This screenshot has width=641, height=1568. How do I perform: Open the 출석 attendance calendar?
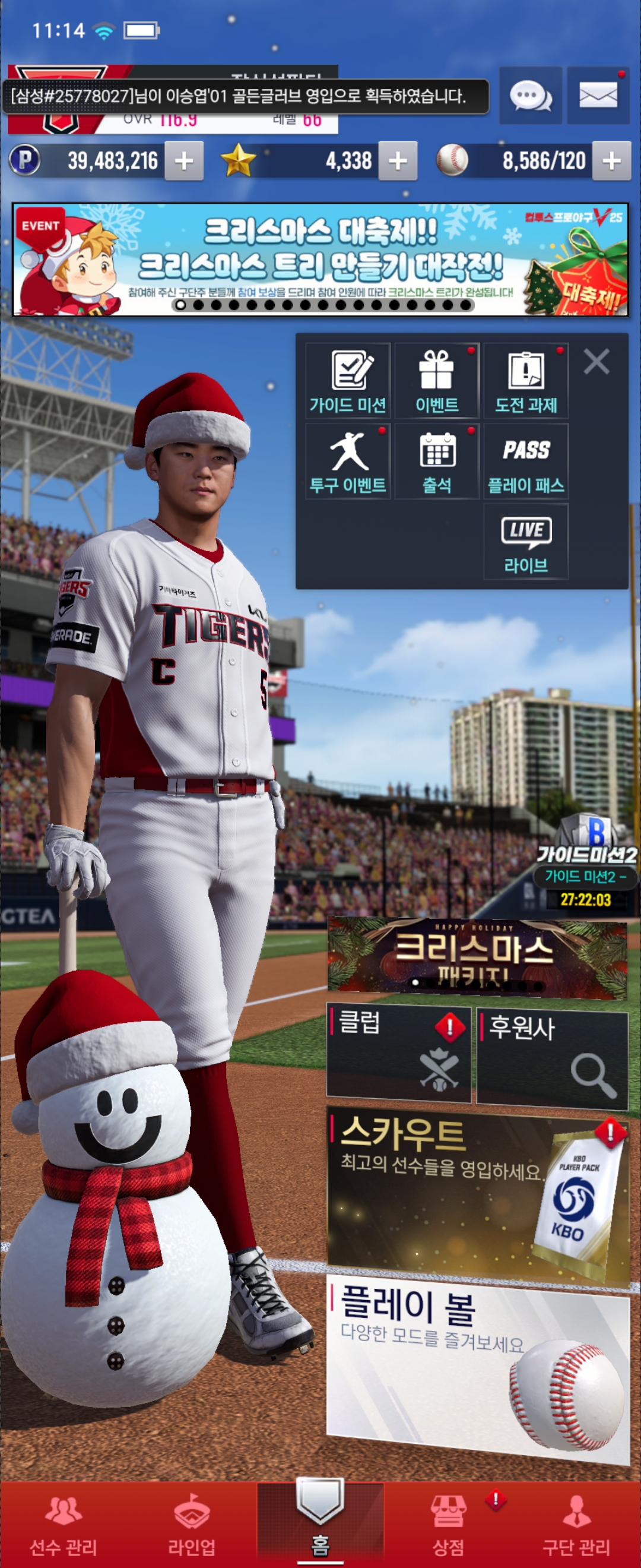point(437,462)
